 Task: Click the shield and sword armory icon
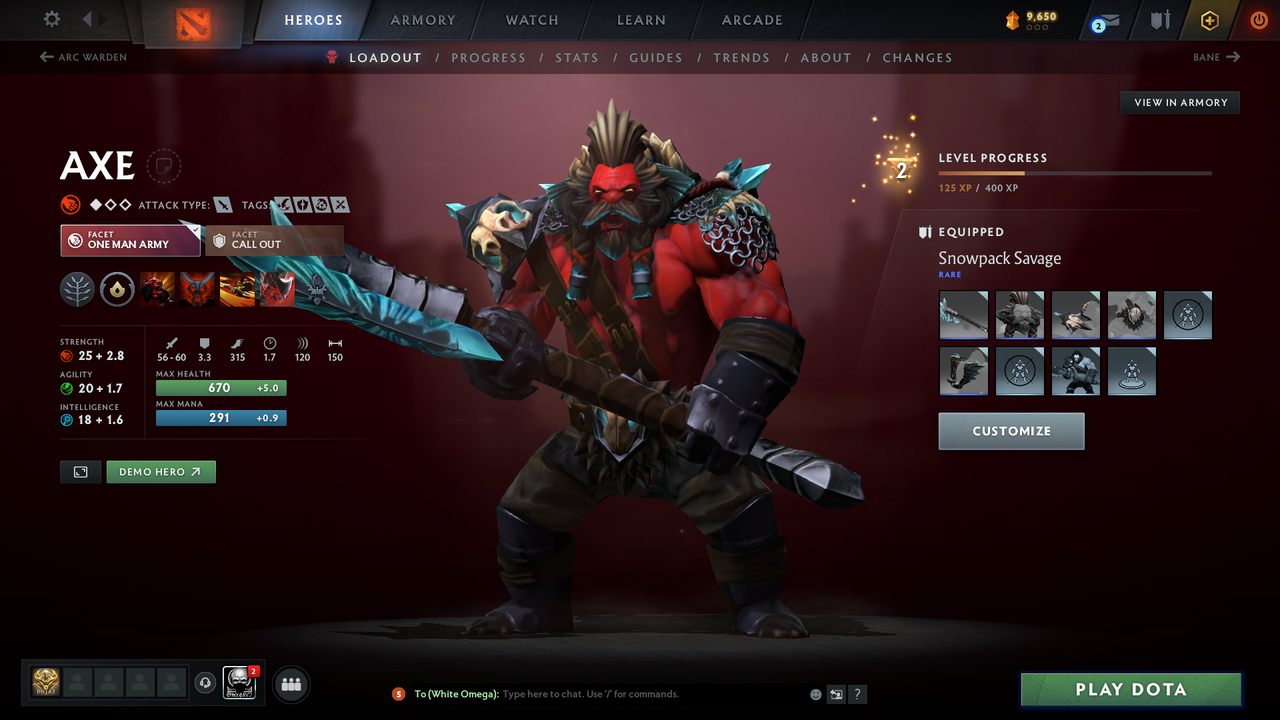click(1158, 20)
